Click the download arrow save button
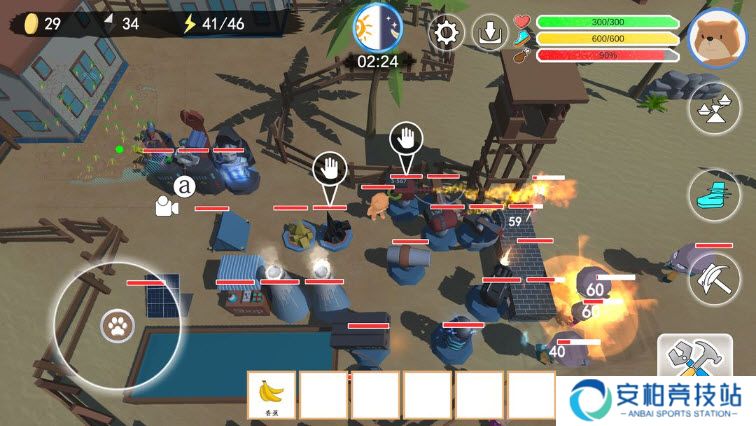This screenshot has height=426, width=756. click(x=490, y=33)
